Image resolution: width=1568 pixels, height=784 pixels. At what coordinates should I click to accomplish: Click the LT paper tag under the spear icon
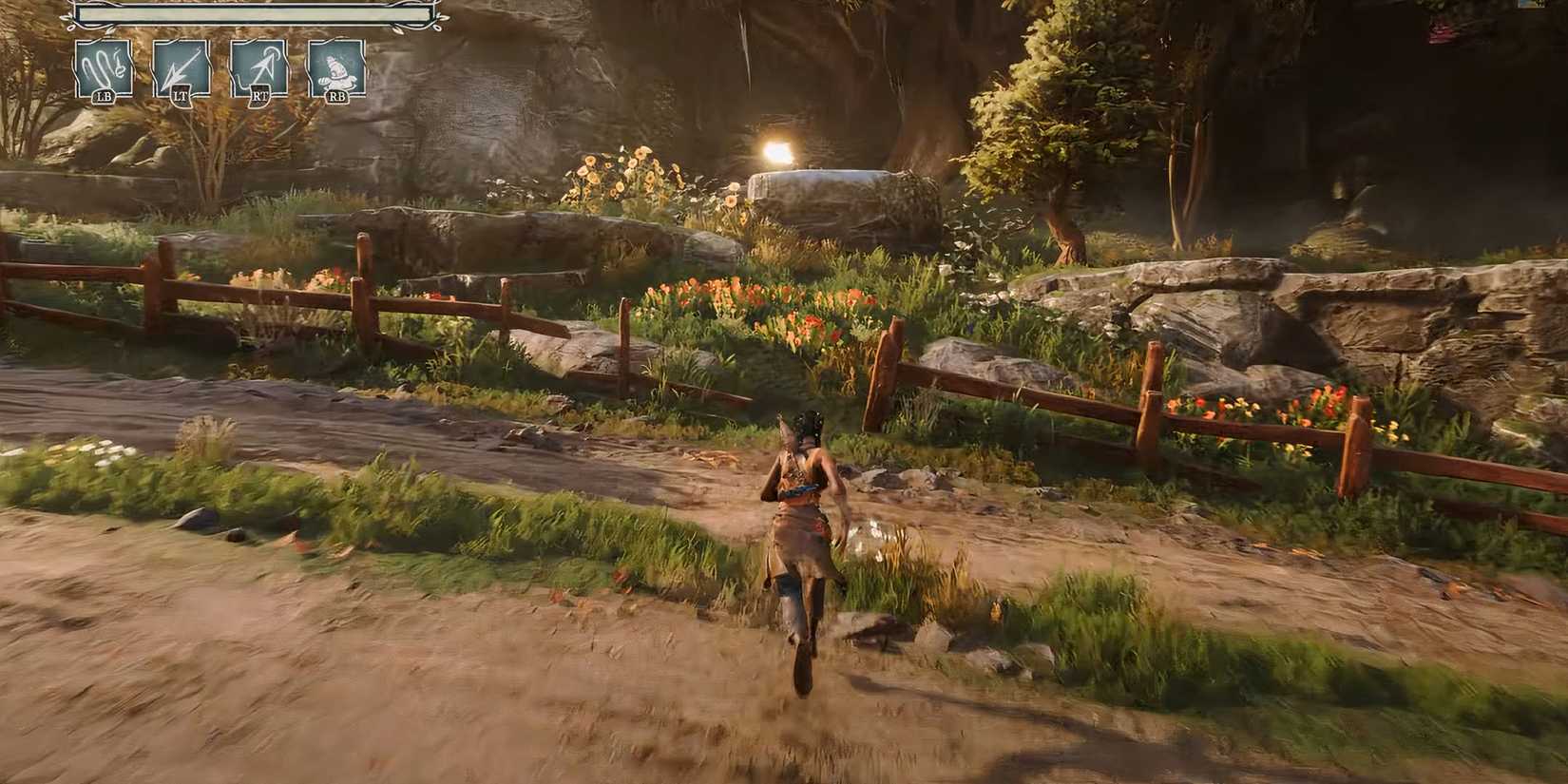pos(182,96)
